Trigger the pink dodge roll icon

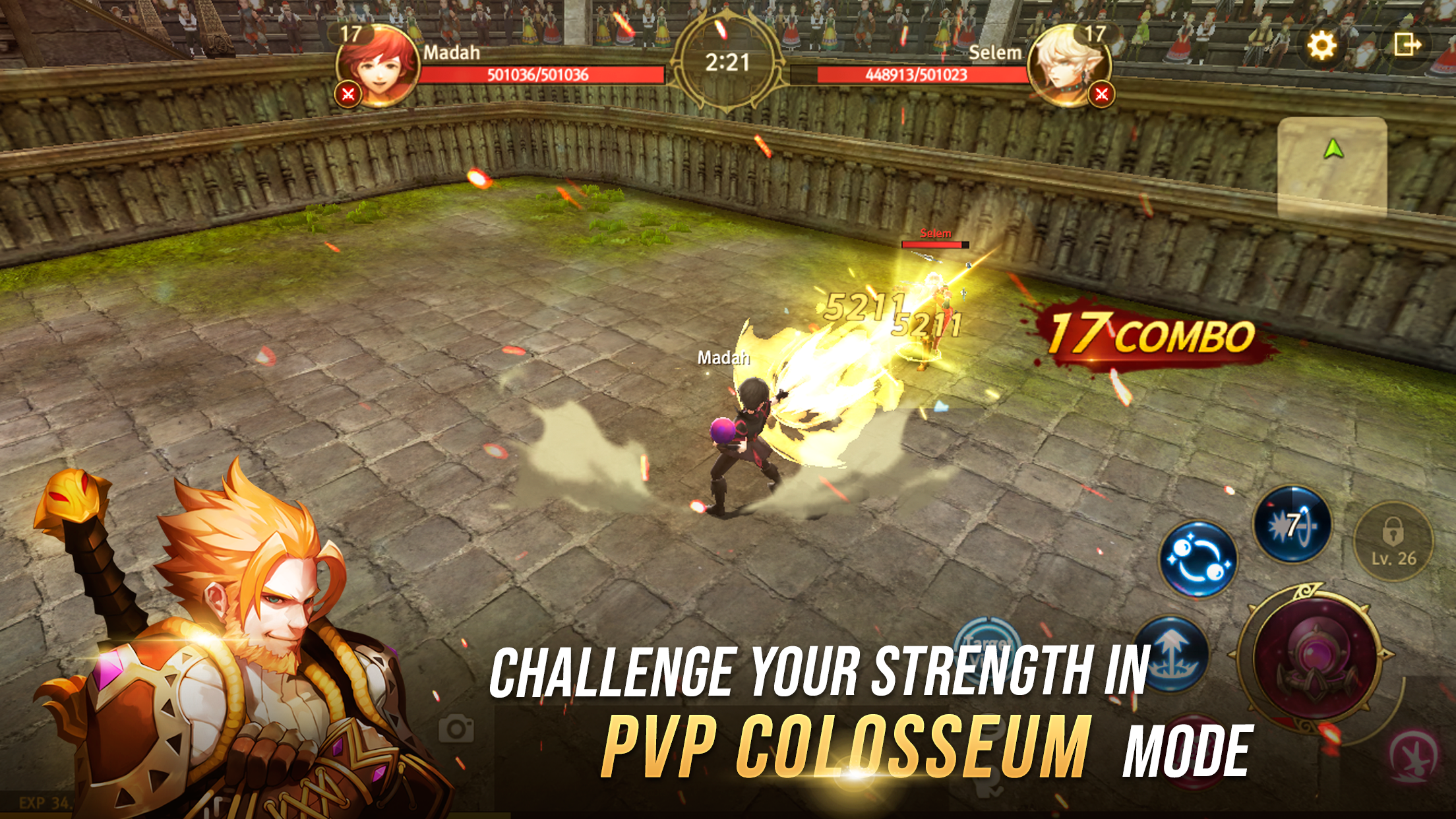coord(1412,756)
